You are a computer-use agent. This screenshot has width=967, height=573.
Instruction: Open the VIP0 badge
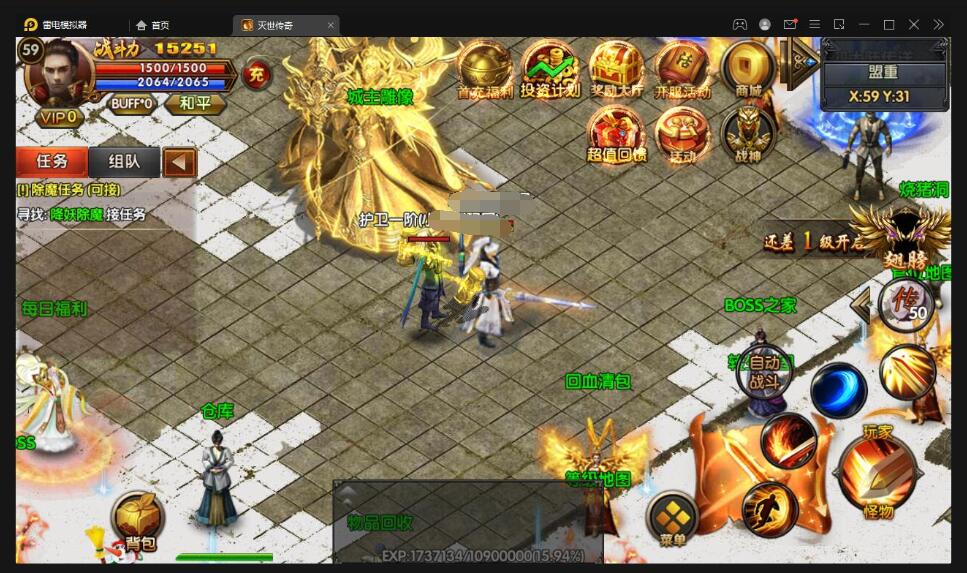[x=58, y=117]
